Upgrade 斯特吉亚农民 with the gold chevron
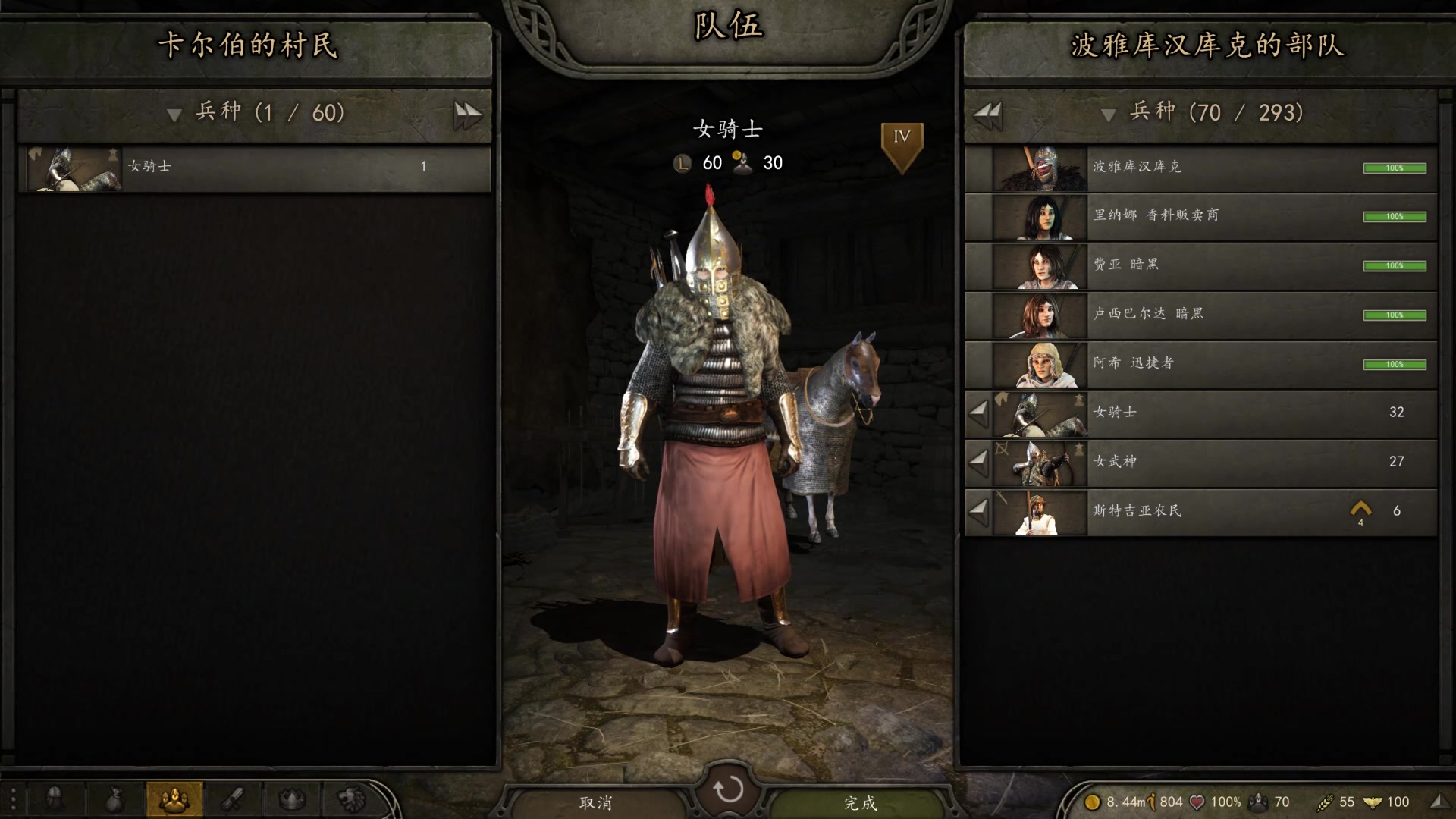This screenshot has width=1456, height=819. point(1360,510)
